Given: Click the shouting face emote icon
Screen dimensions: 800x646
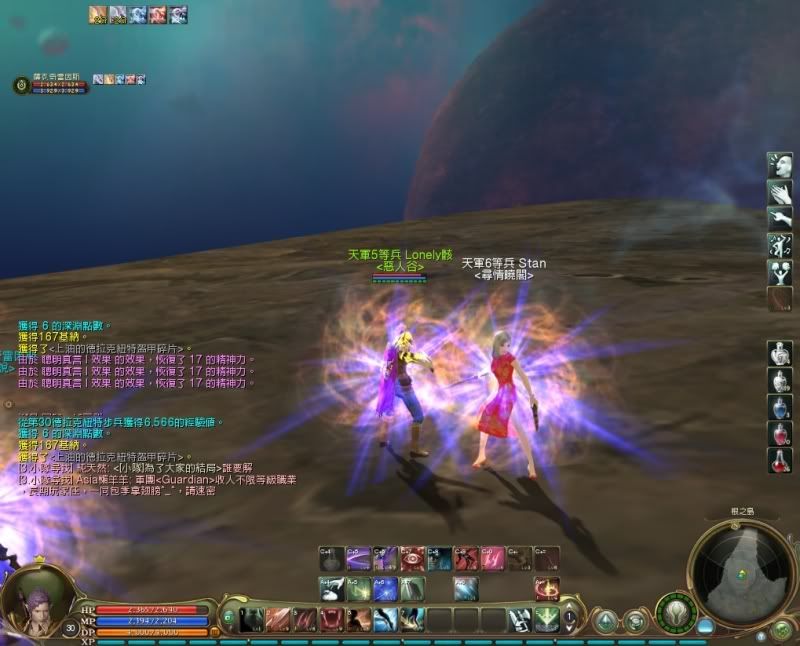Looking at the screenshot, I should (781, 164).
